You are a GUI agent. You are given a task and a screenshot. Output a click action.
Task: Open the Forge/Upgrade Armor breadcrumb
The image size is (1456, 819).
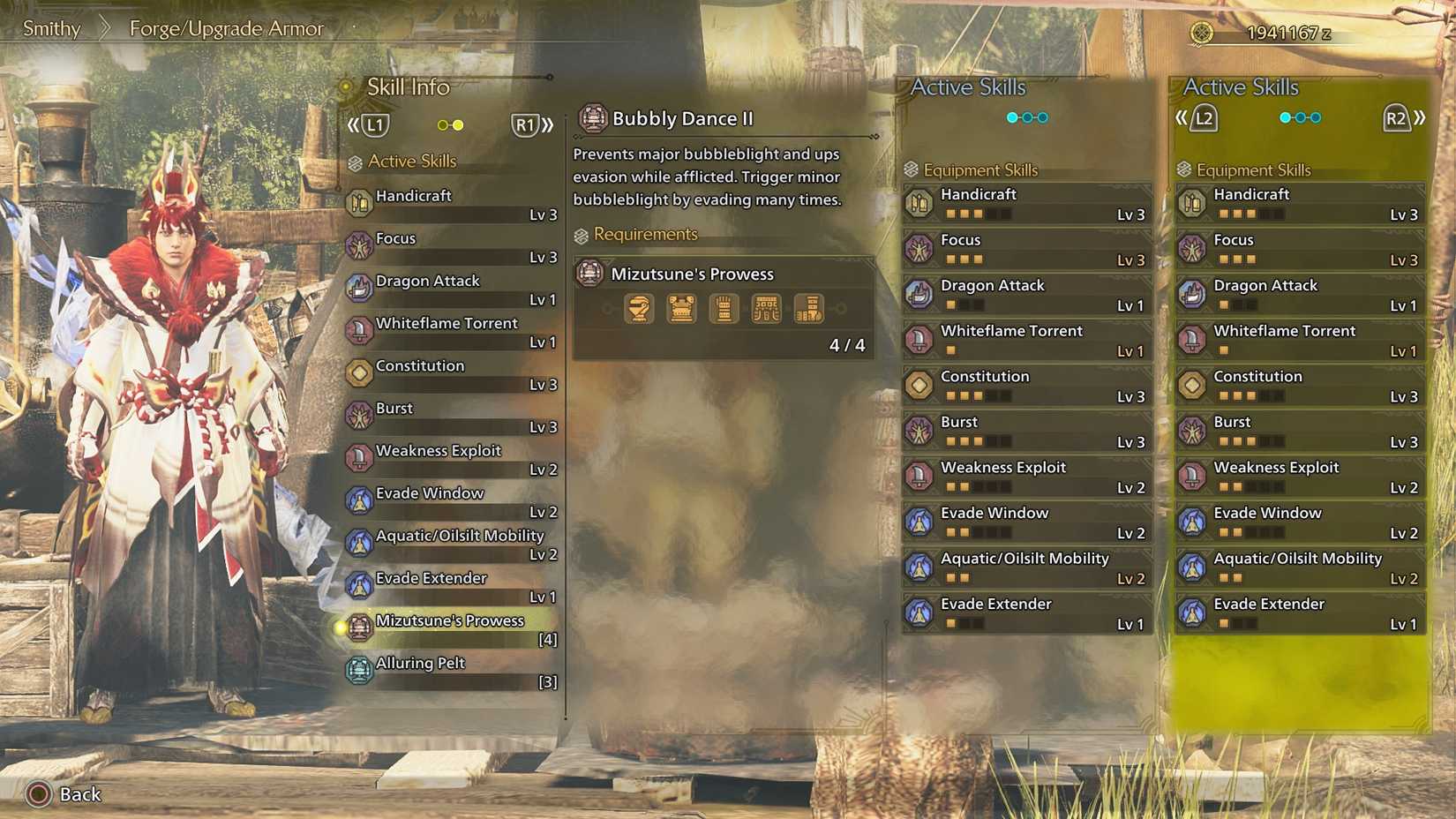pos(226,28)
